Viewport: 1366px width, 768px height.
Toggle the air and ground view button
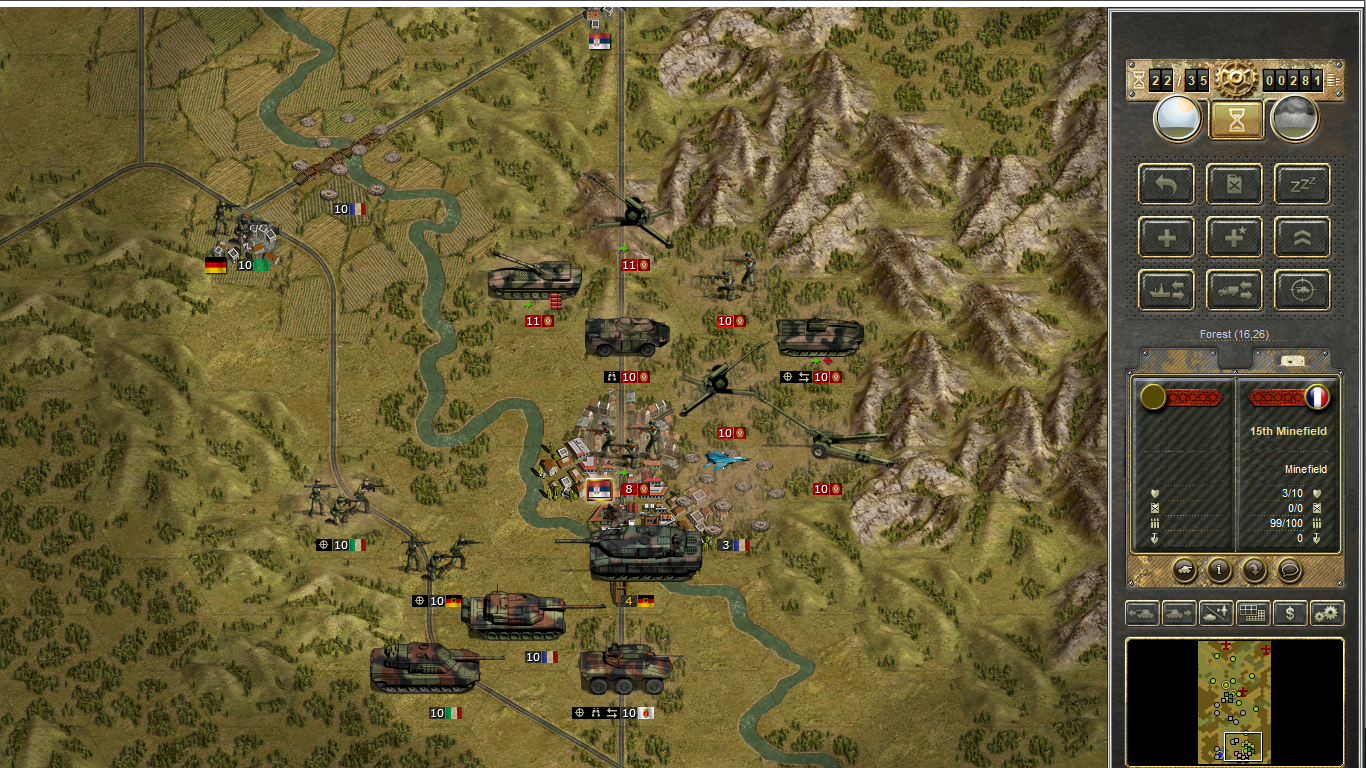tap(1216, 613)
